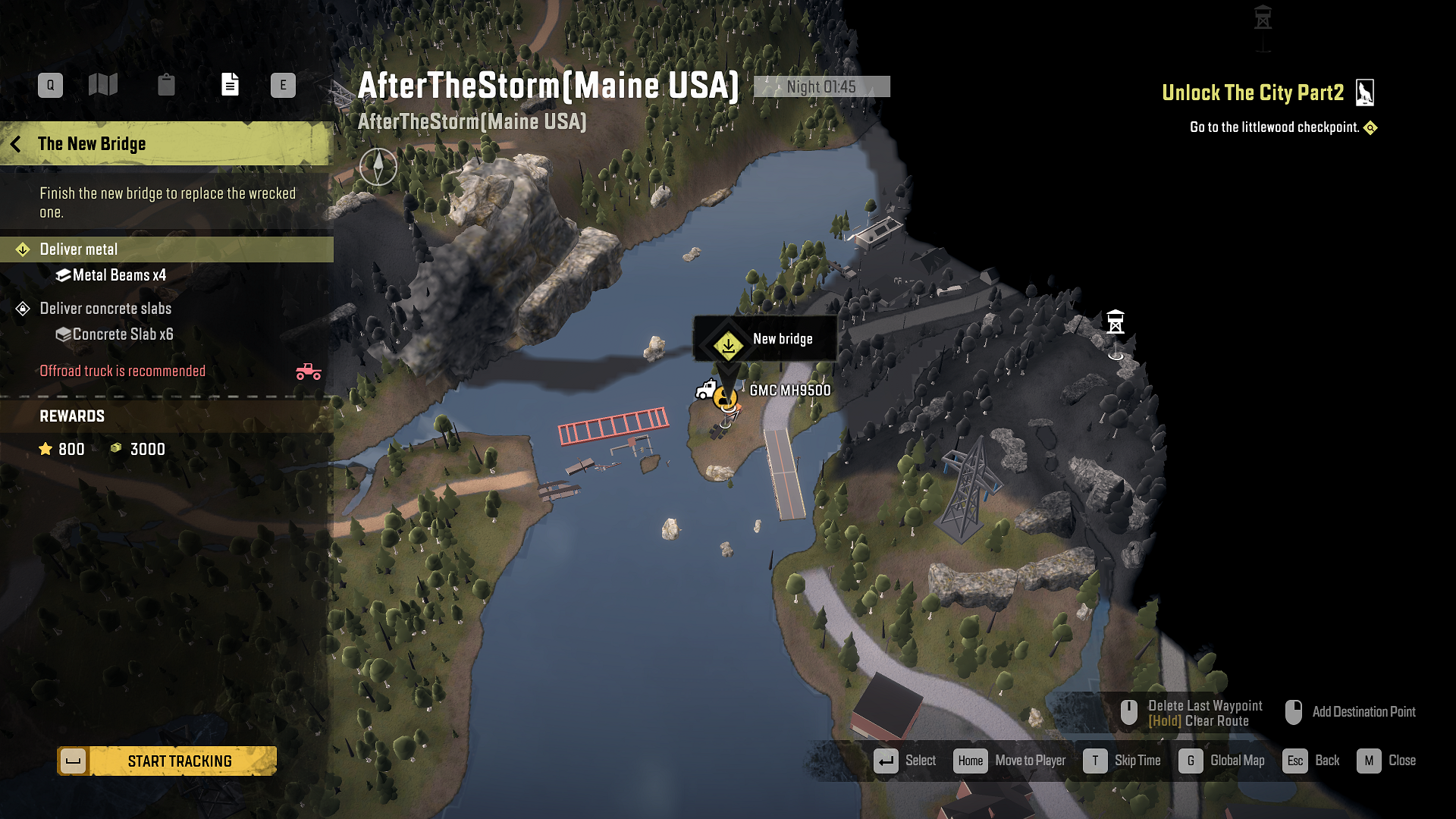The height and width of the screenshot is (819, 1456).
Task: Click the New bridge map marker
Action: 728,345
